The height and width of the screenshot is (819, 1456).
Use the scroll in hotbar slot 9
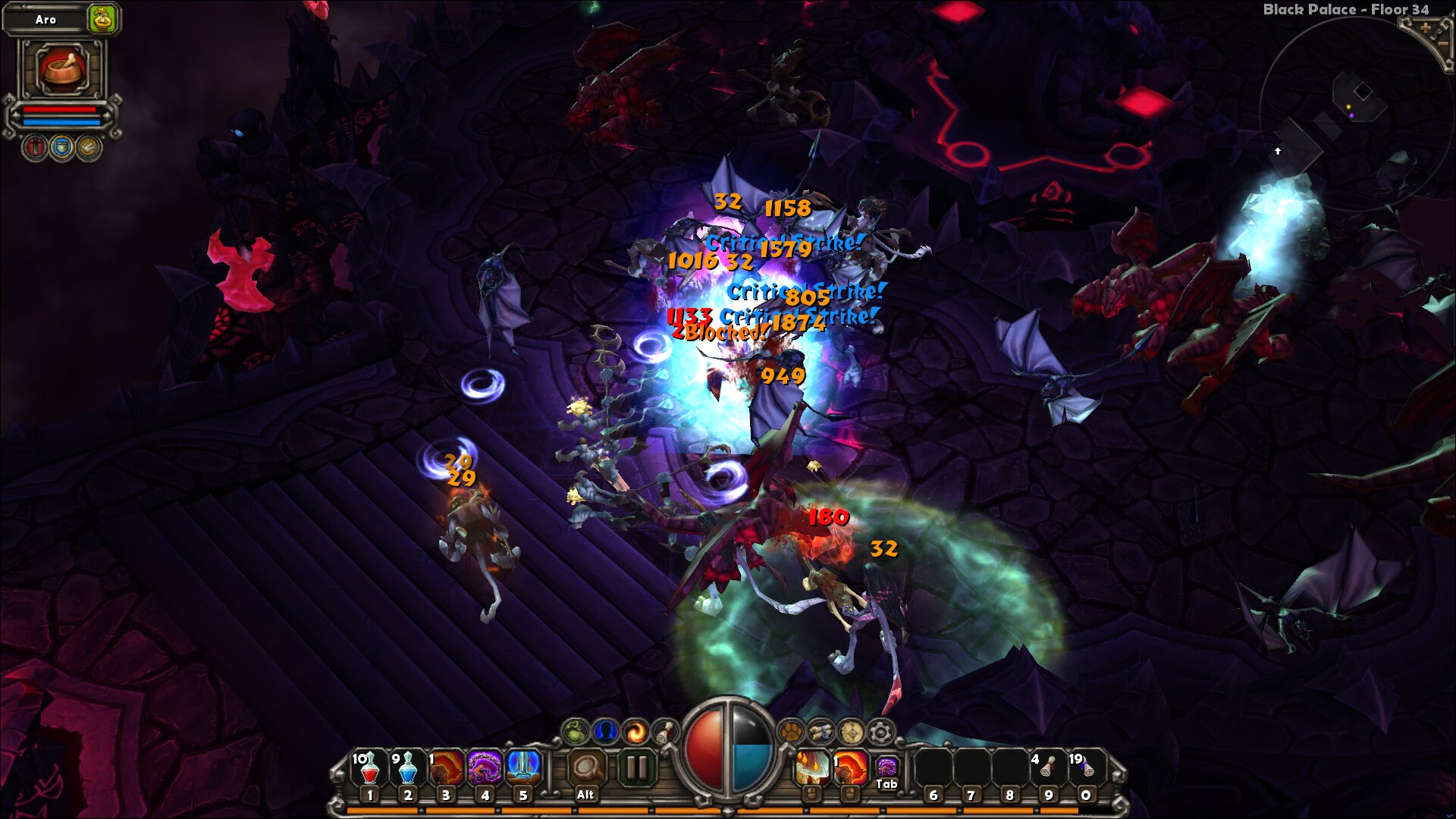tap(1047, 768)
